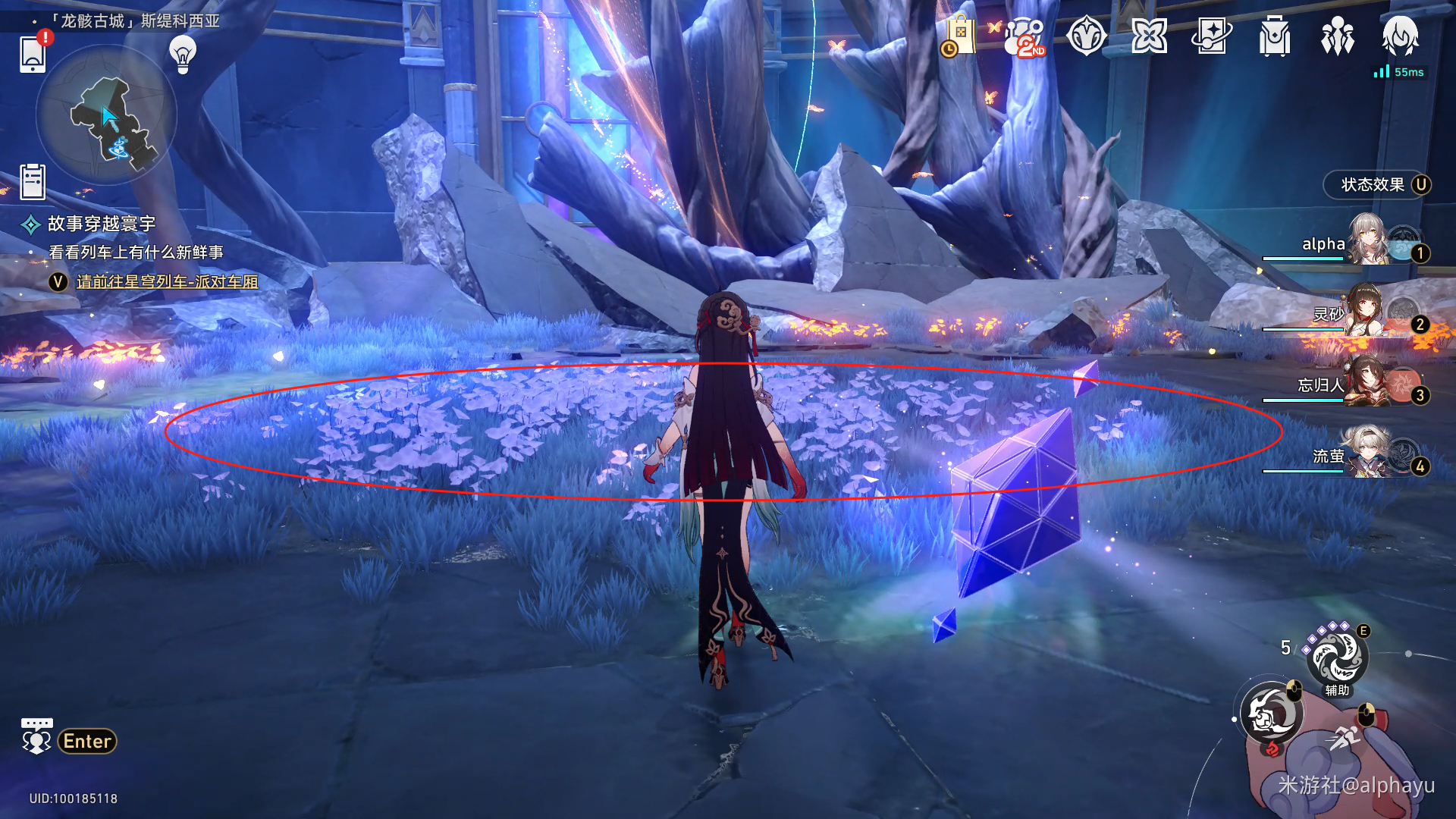Open the phone menu with red alert

pyautogui.click(x=33, y=54)
